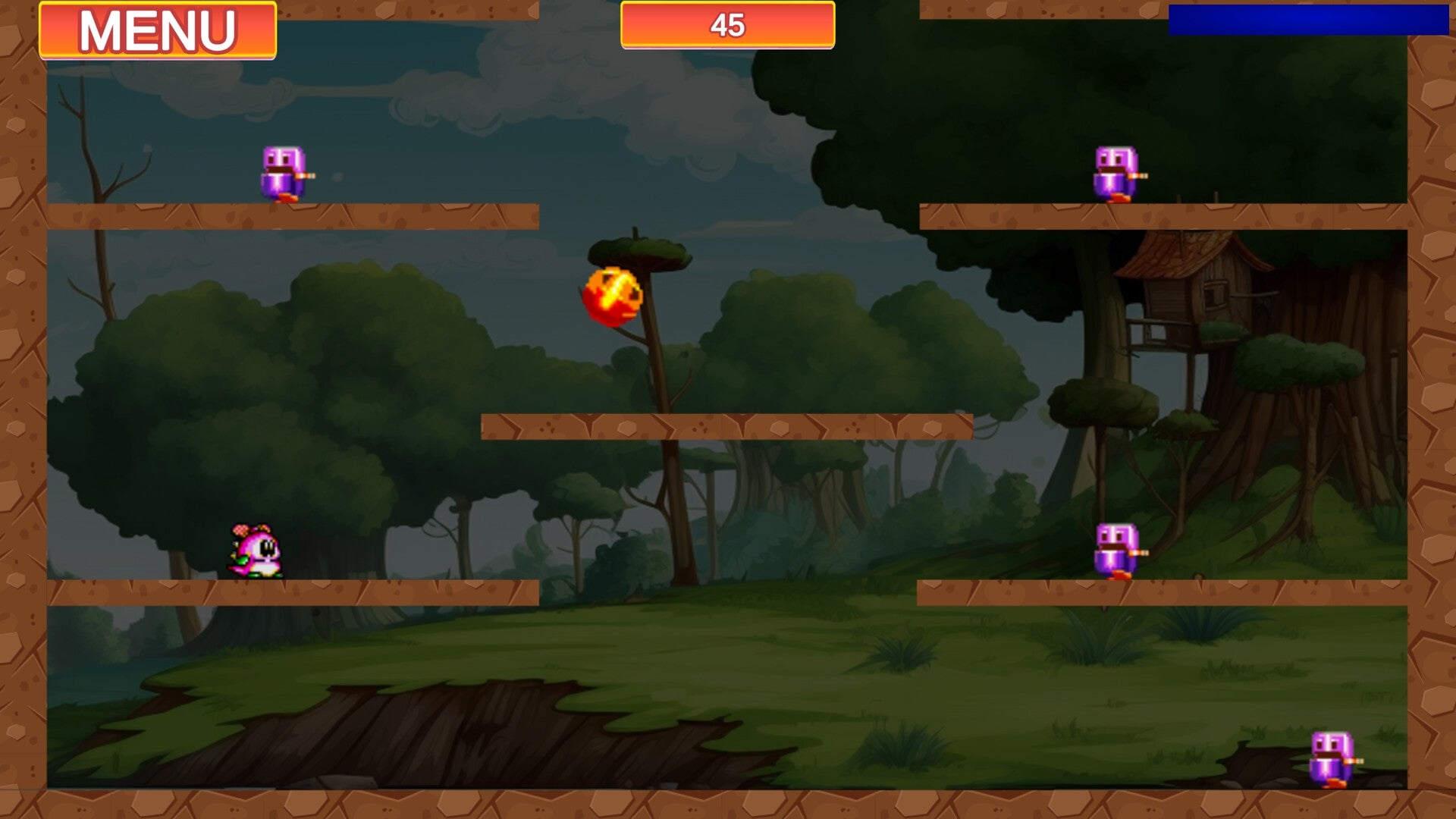
Task: Click the platform beneath the player character
Action: [303, 591]
